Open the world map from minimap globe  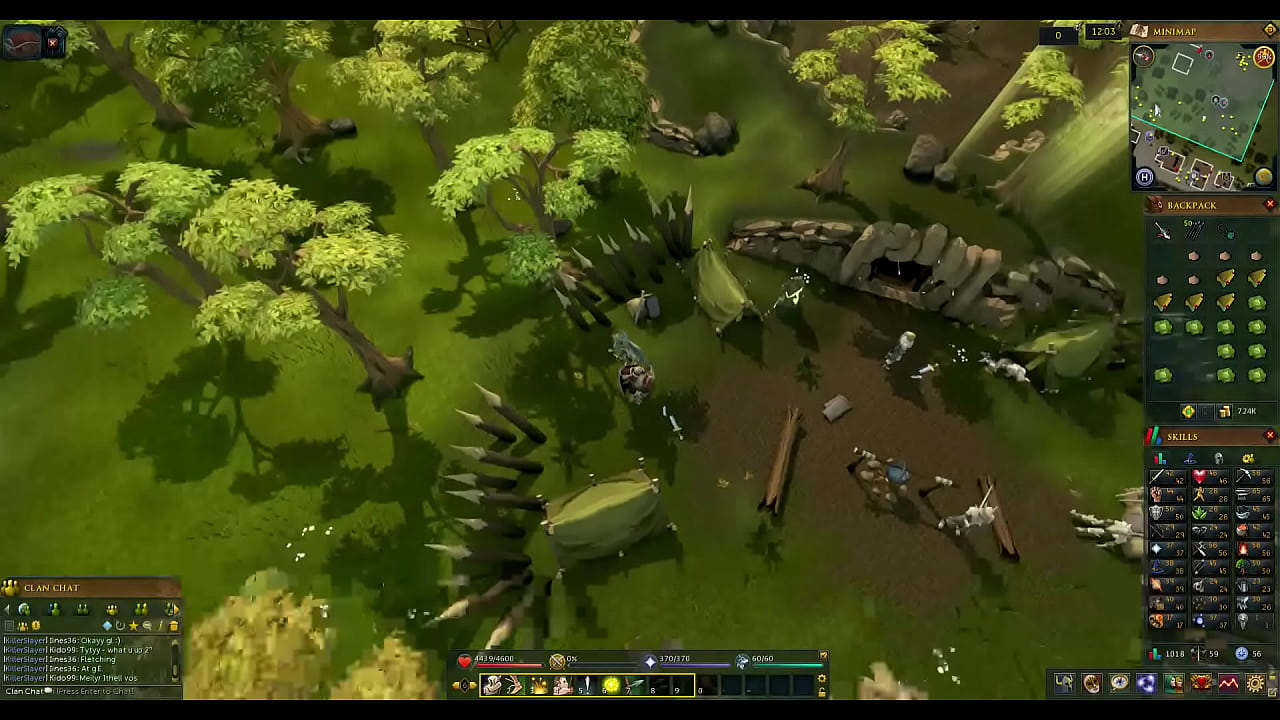1264,177
